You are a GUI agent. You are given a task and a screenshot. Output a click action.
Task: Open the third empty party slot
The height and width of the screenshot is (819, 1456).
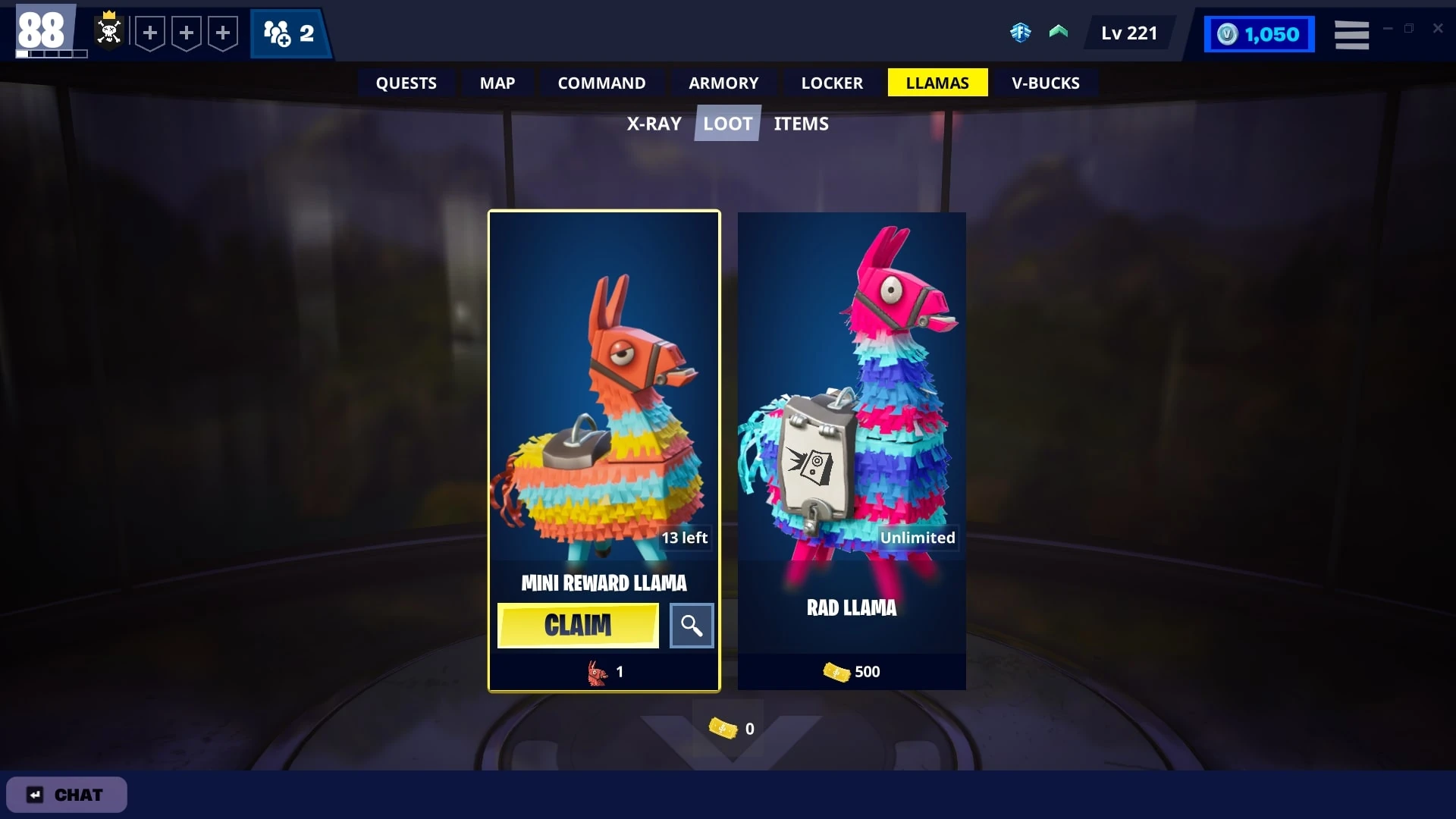pos(222,33)
